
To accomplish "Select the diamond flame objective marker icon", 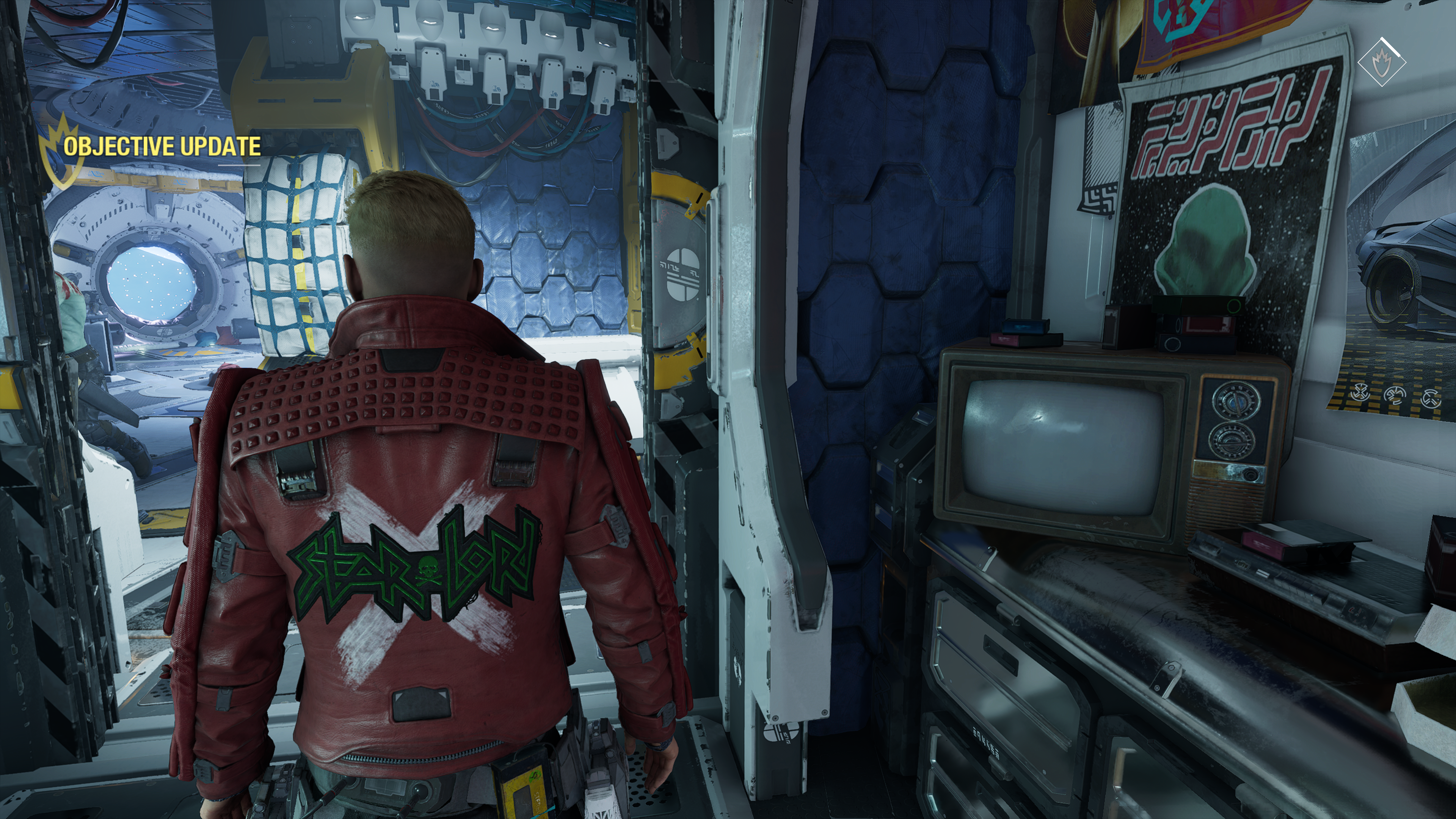I will [1381, 61].
